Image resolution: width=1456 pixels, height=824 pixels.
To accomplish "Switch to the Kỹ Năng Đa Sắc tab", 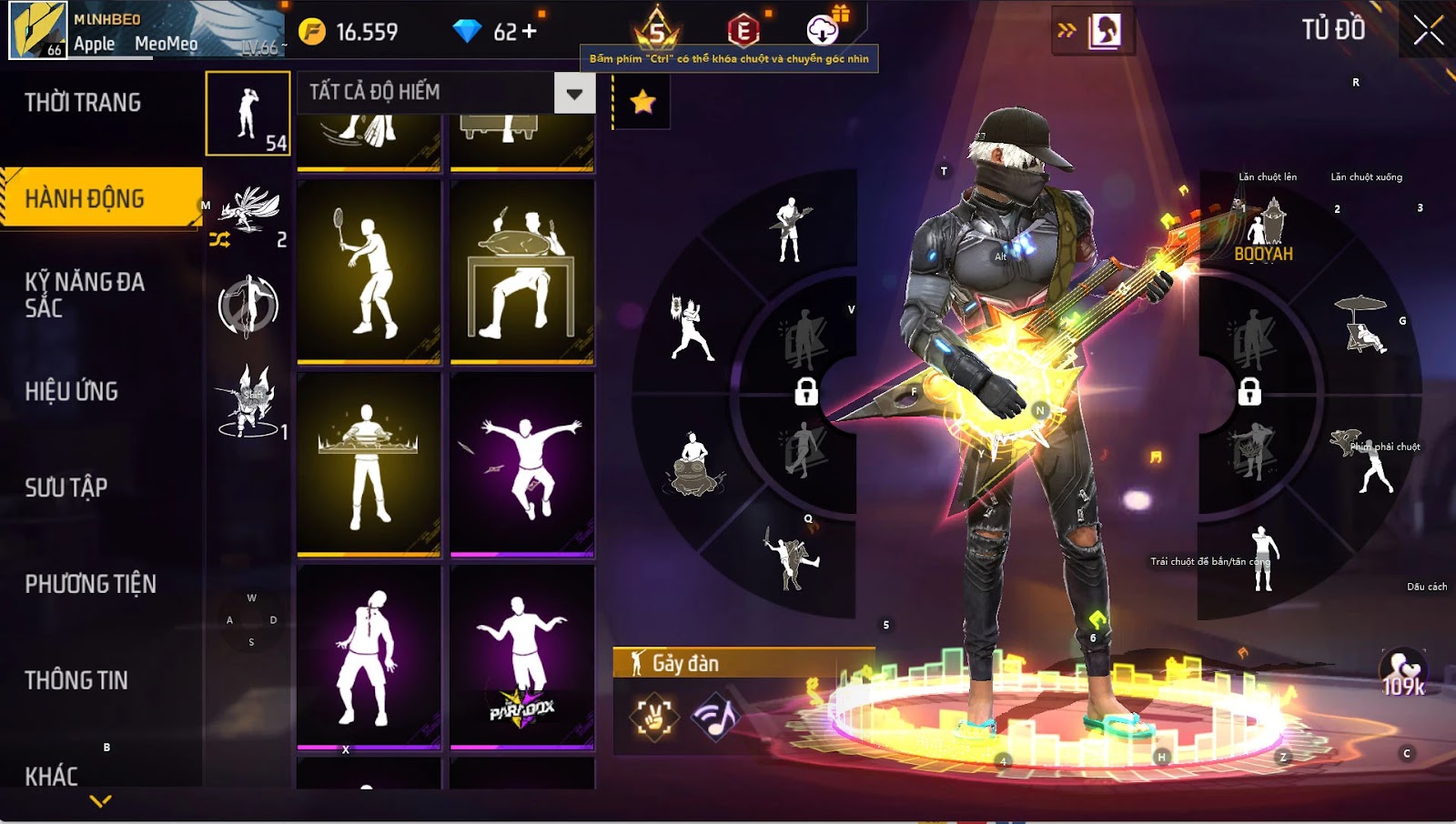I will pyautogui.click(x=85, y=295).
